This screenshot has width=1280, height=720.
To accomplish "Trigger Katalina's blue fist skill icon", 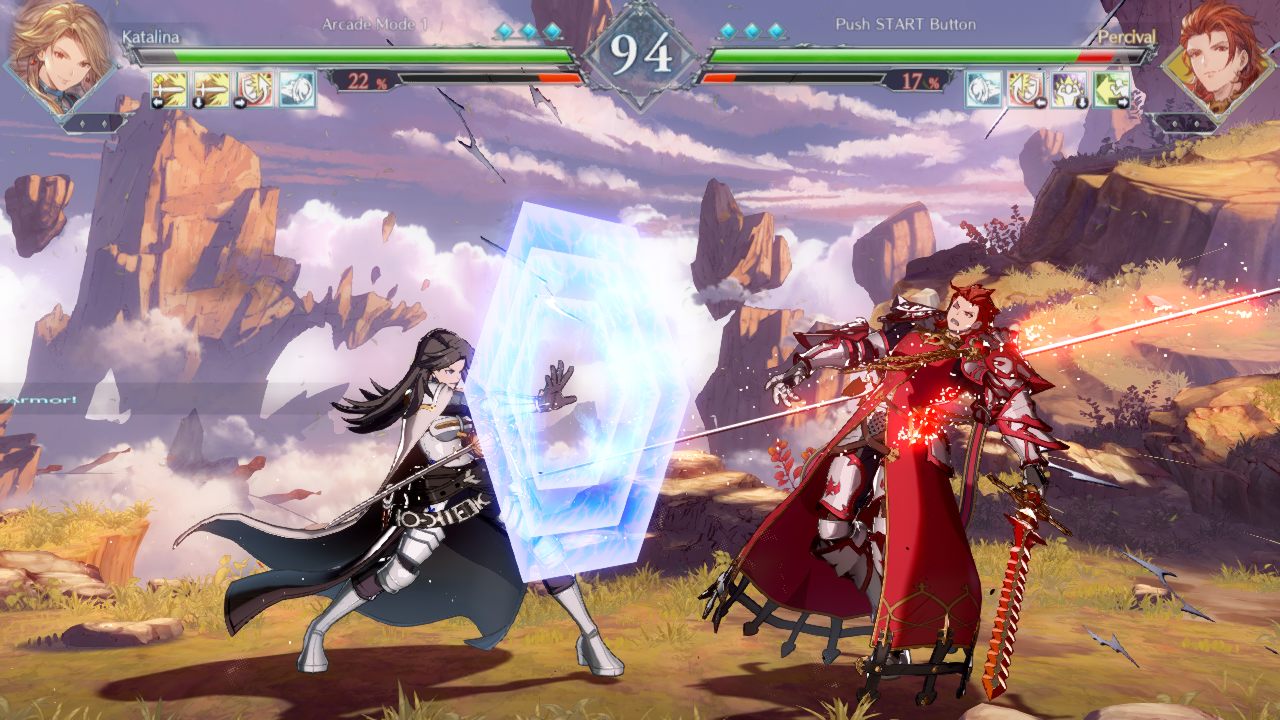I will 297,89.
